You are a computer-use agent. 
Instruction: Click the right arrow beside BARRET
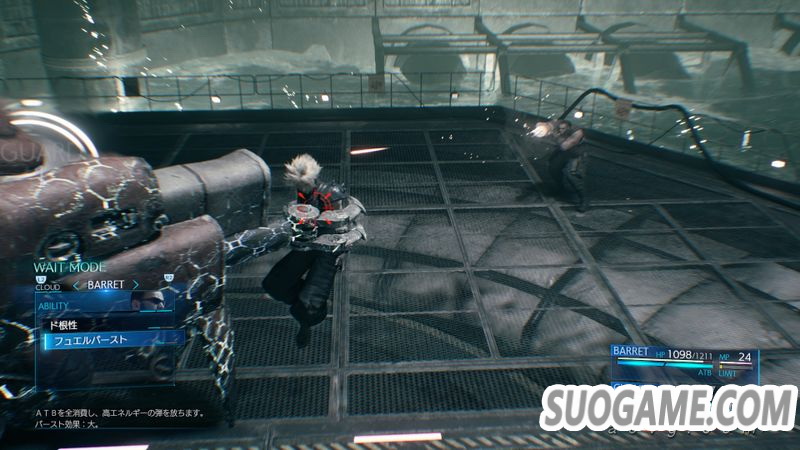click(135, 284)
